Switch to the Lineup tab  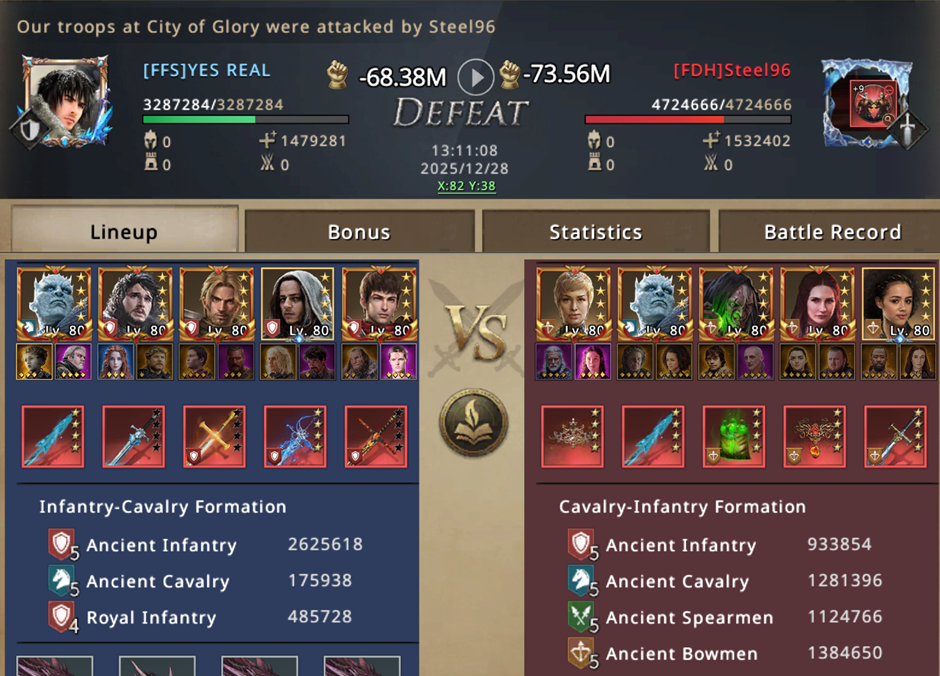(124, 232)
